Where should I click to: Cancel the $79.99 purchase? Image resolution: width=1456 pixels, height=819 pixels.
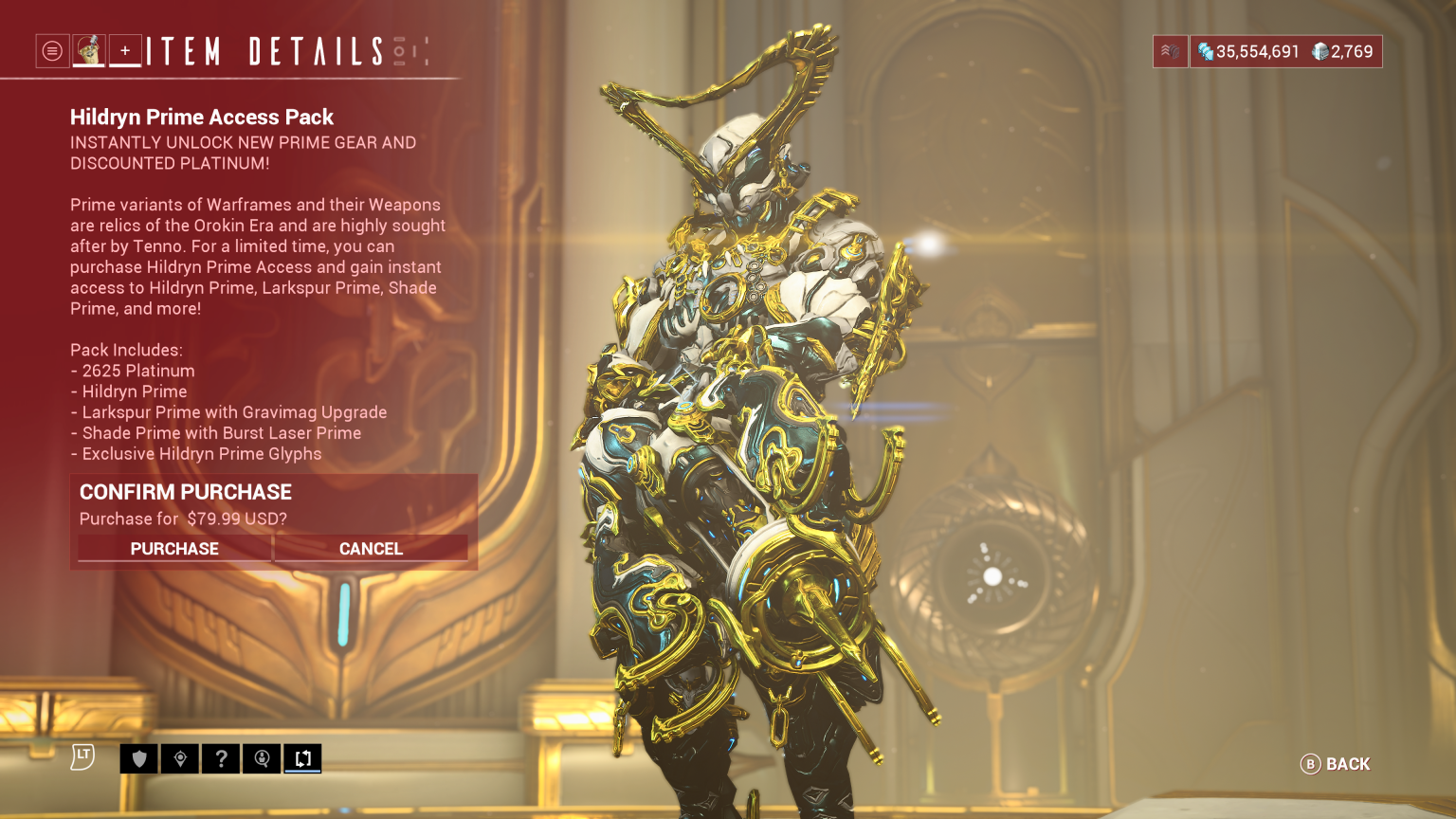[371, 548]
